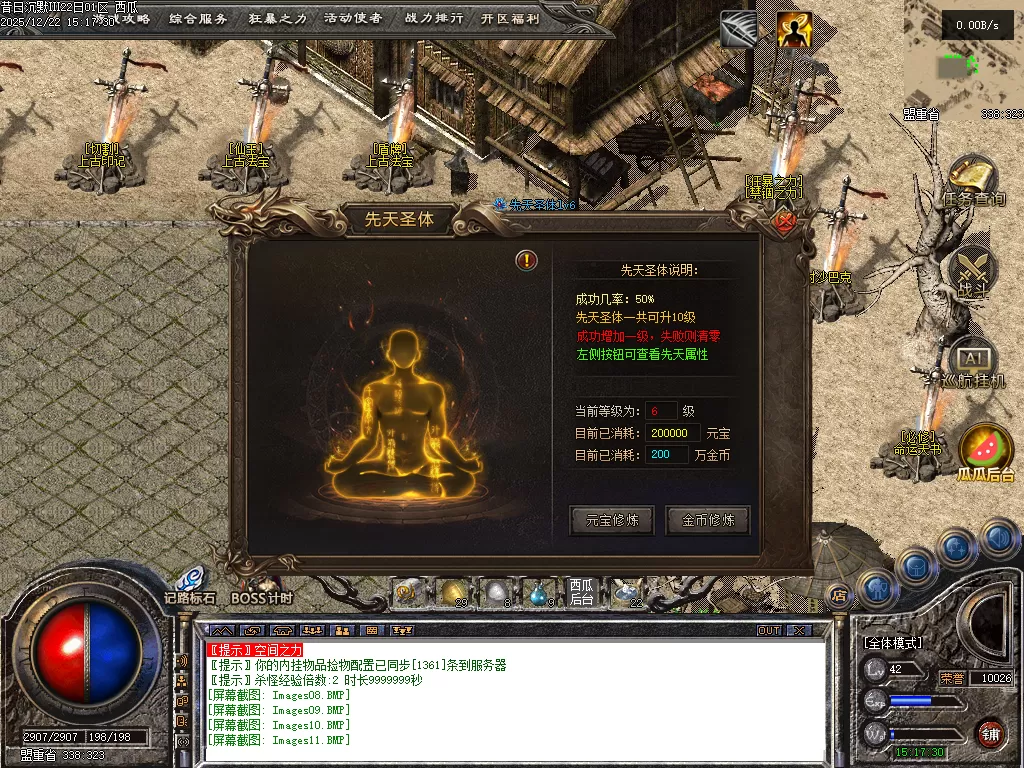Select the 活动使者 menu entry
Image resolution: width=1024 pixels, height=768 pixels.
tap(353, 18)
